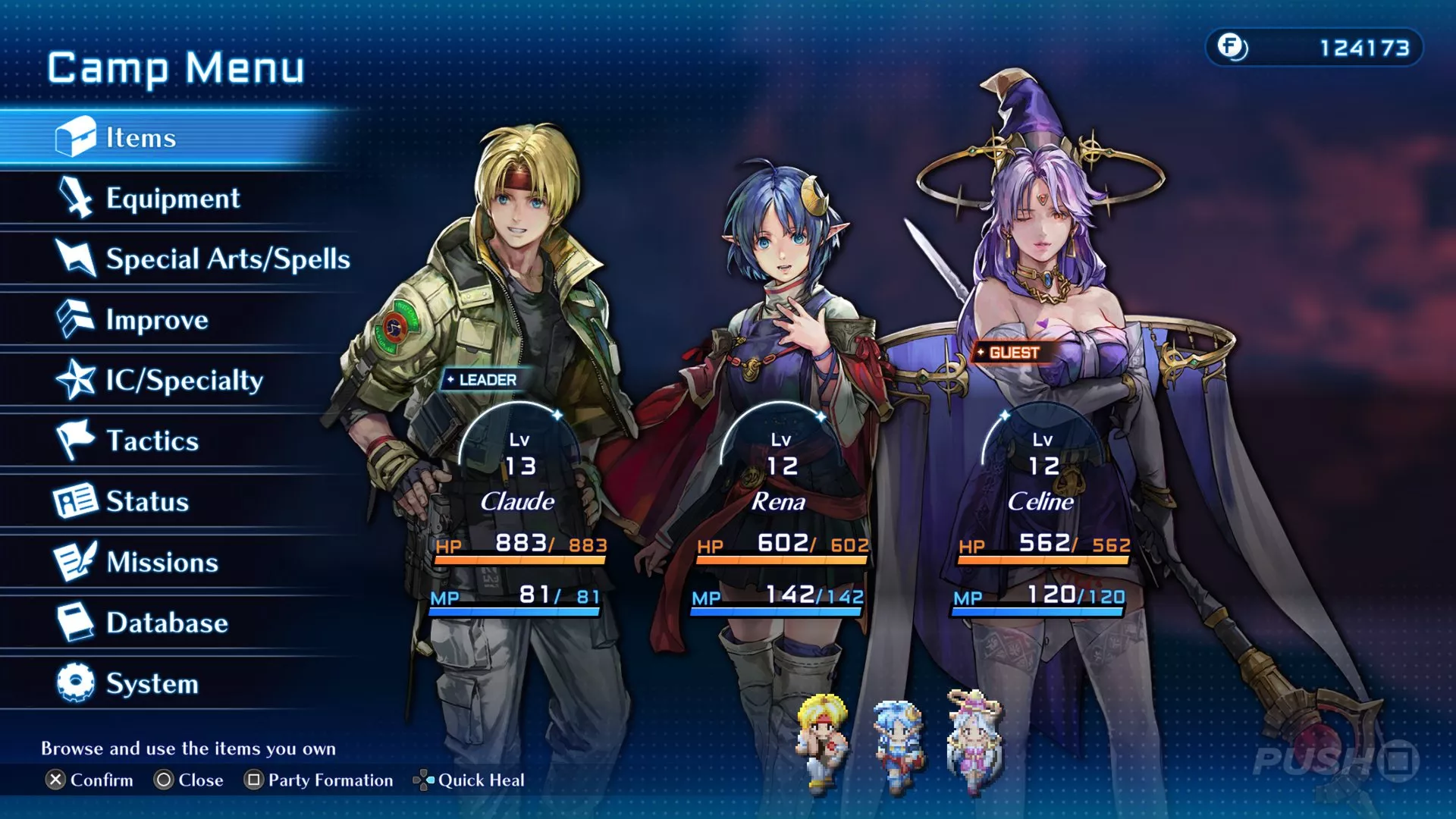The image size is (1456, 819).
Task: Select the Equipment entry
Action: 172,198
